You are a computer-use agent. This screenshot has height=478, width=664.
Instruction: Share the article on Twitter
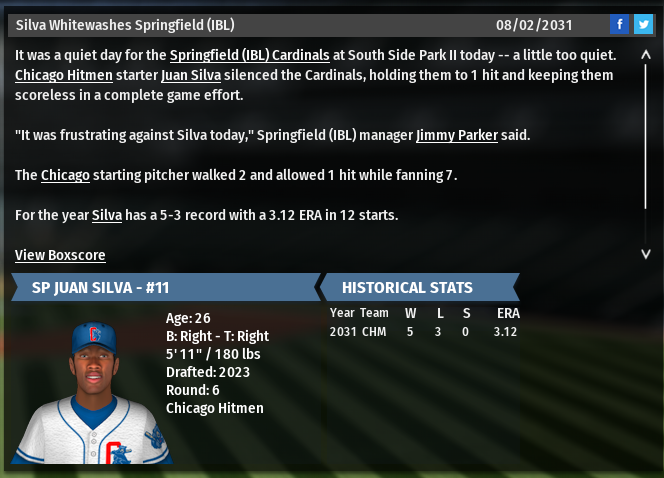click(643, 24)
